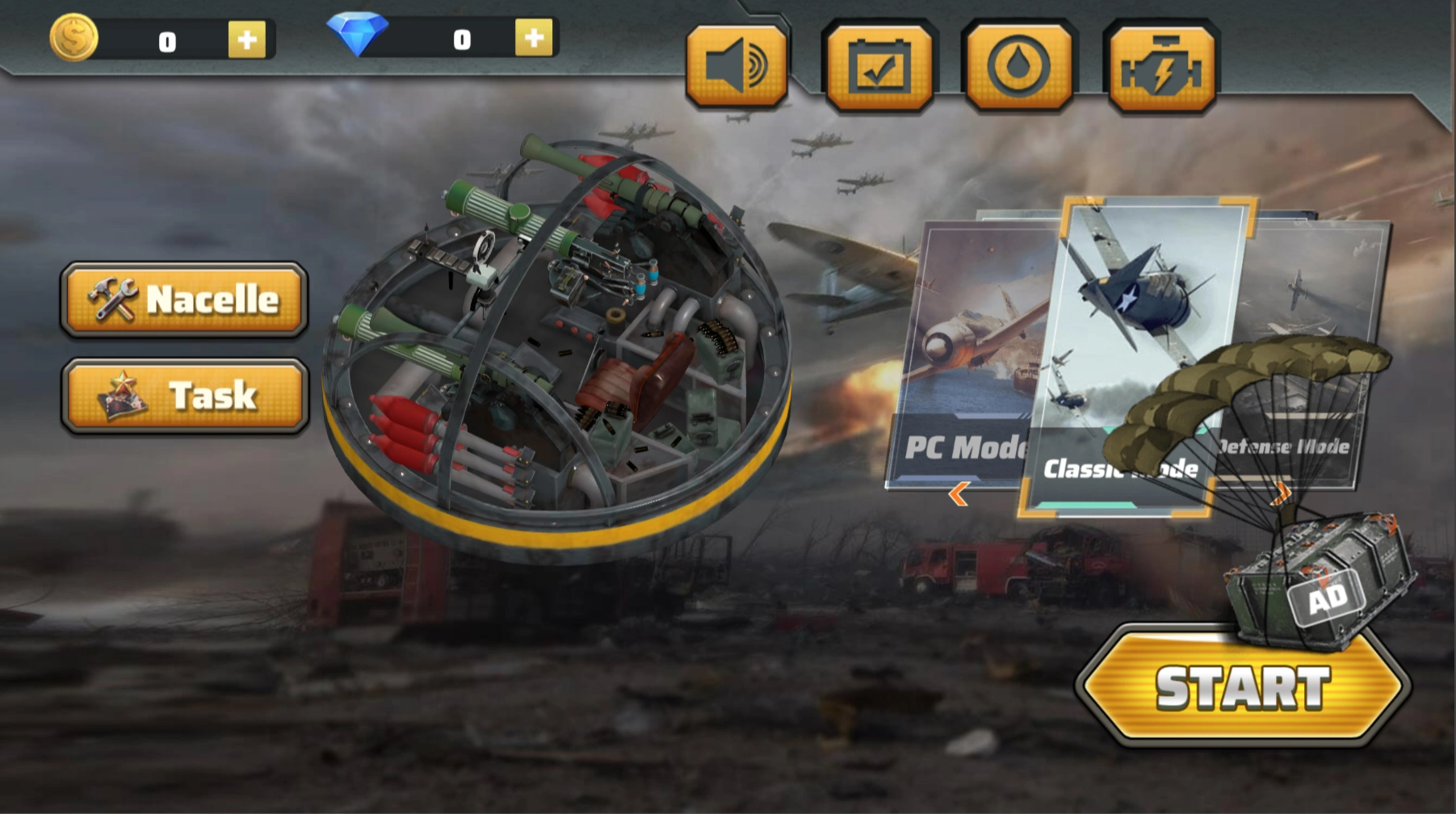Add gold coins with the plus button

tap(246, 40)
